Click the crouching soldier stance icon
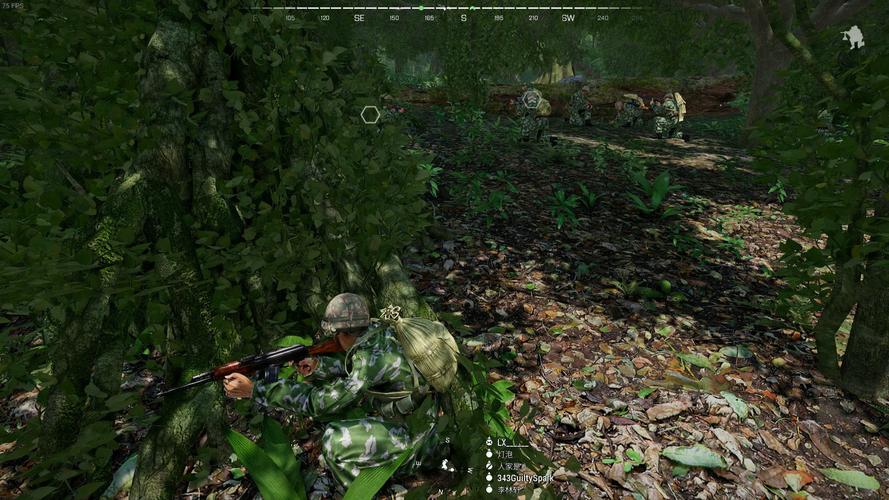This screenshot has width=889, height=500. tap(853, 38)
